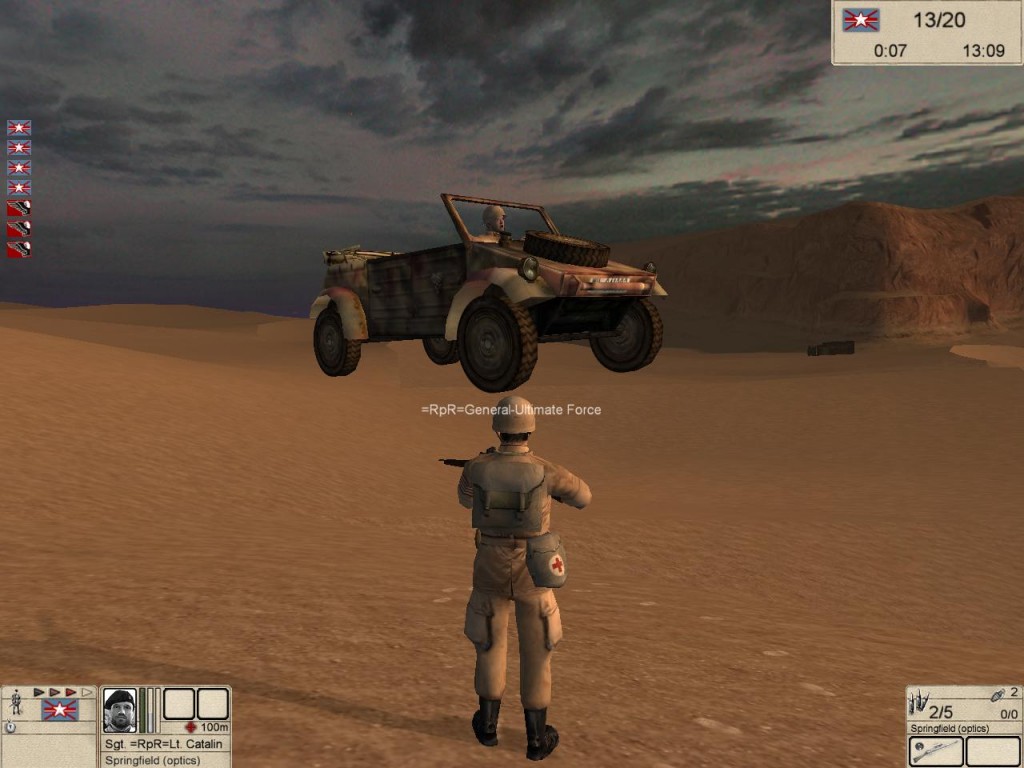Screen dimensions: 1024x768
Task: Click the team flag in the score panel
Action: 861,20
